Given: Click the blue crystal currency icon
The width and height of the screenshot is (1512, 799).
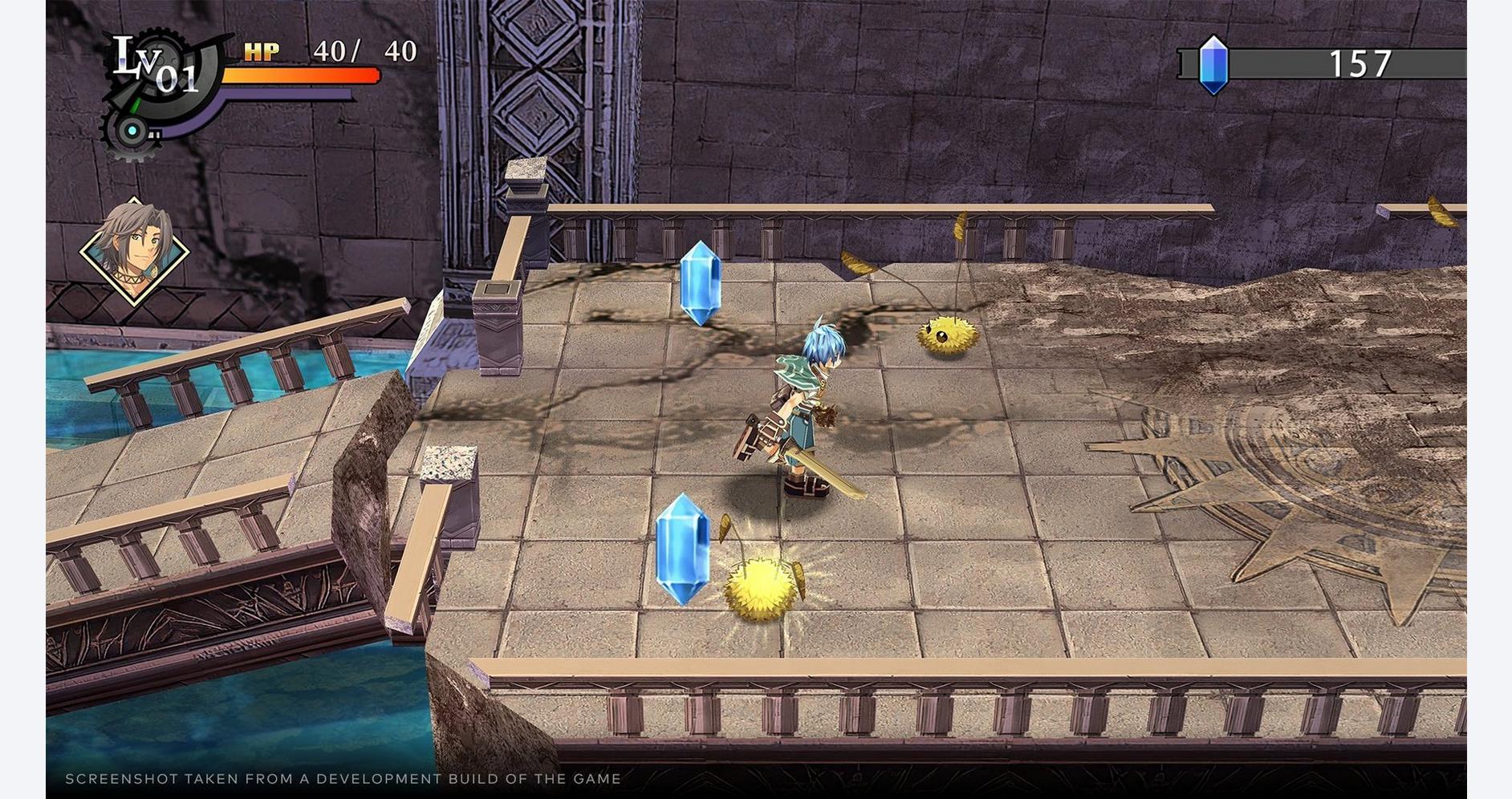Looking at the screenshot, I should pyautogui.click(x=1213, y=64).
